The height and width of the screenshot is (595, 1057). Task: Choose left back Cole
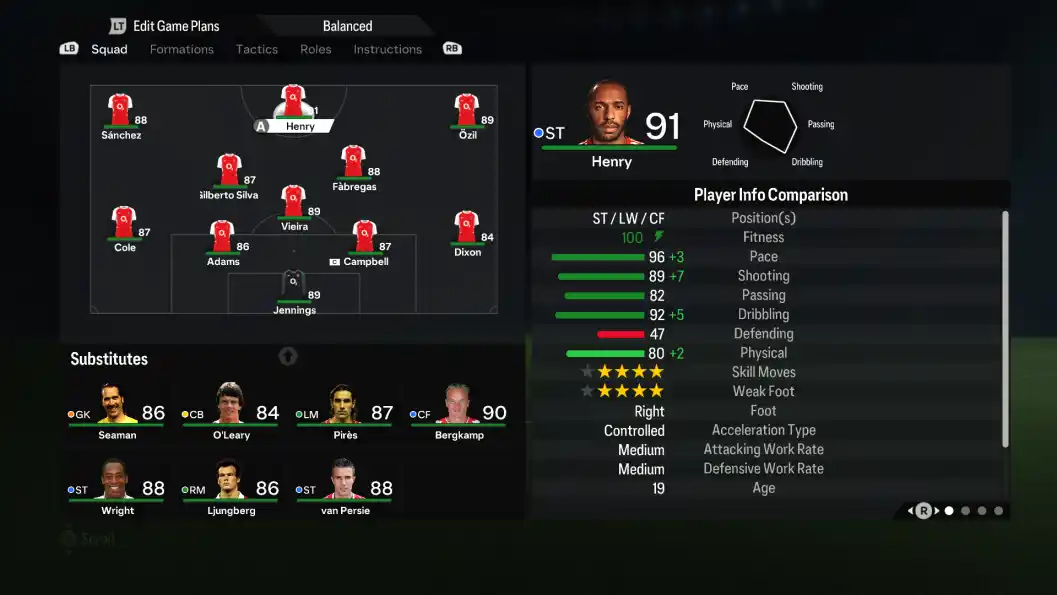(125, 225)
